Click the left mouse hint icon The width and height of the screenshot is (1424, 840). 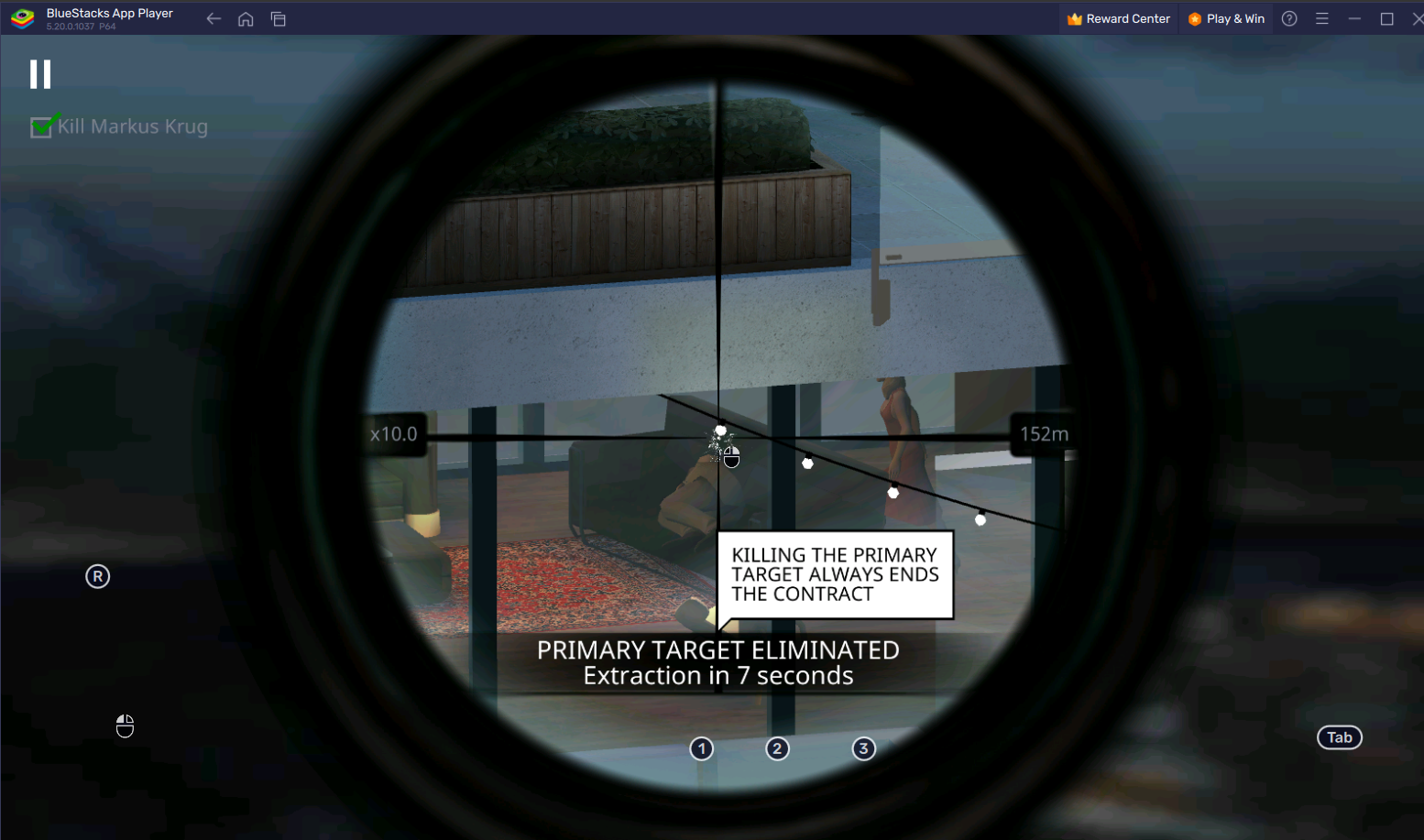click(x=125, y=725)
